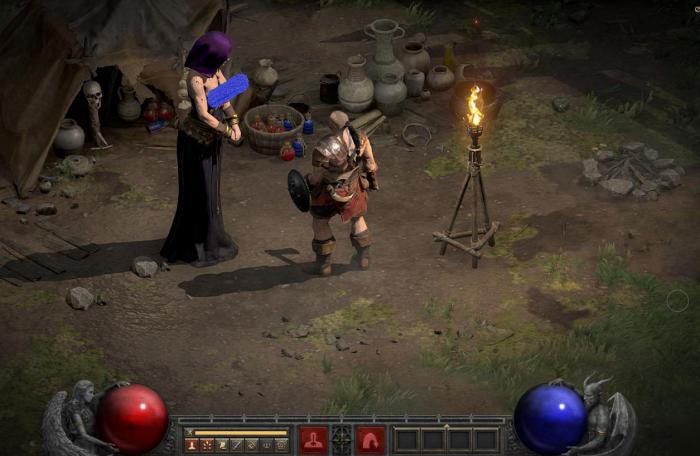This screenshot has height=456, width=700.
Task: Toggle run/walk icon beside stamina bar
Action: [x=189, y=431]
